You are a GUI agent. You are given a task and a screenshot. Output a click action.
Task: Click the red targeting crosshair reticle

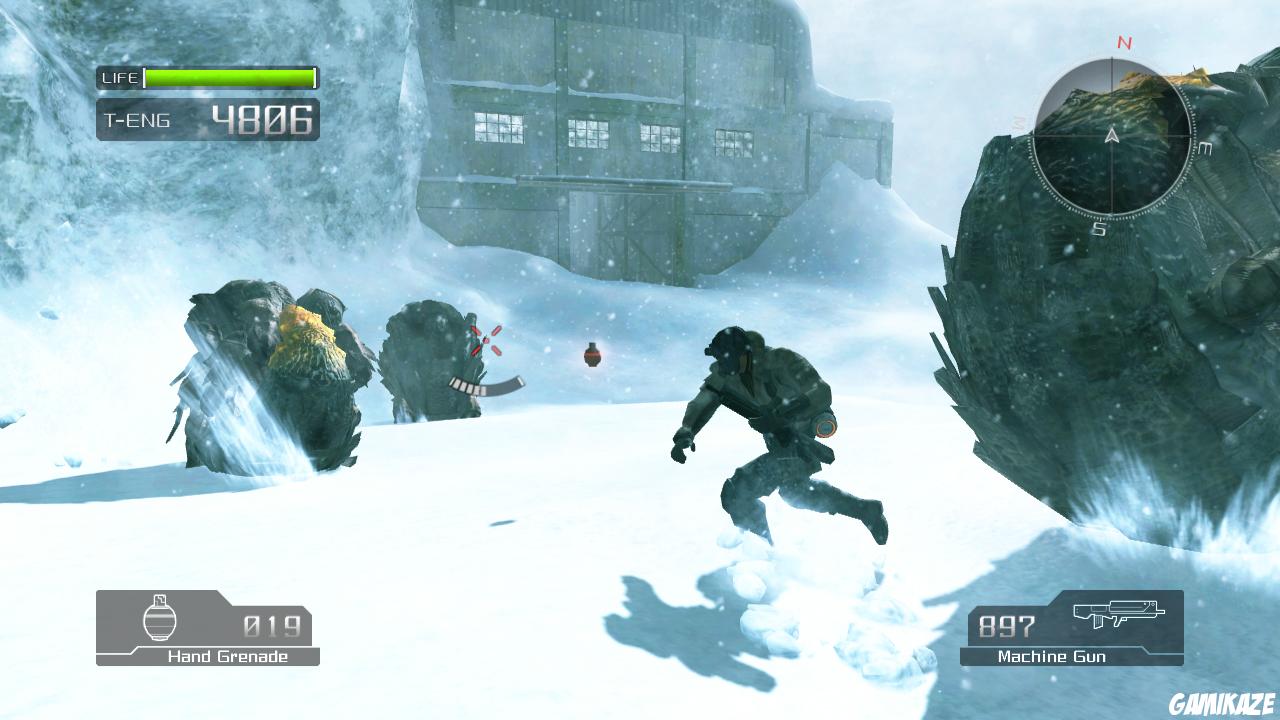(x=487, y=339)
